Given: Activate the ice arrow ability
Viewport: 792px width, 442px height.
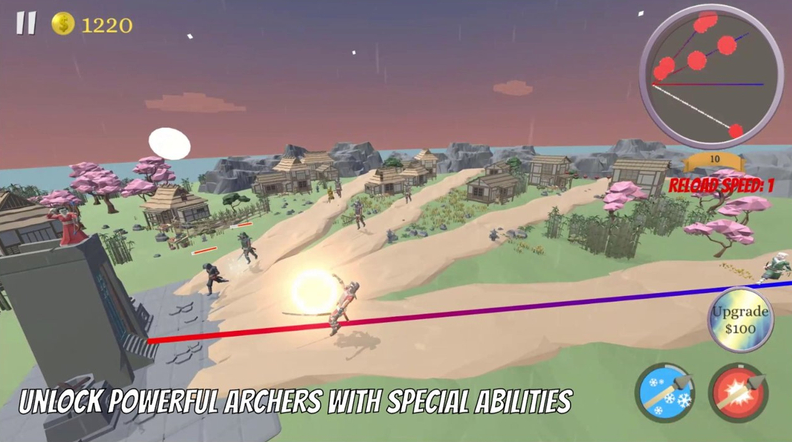Looking at the screenshot, I should click(x=666, y=392).
